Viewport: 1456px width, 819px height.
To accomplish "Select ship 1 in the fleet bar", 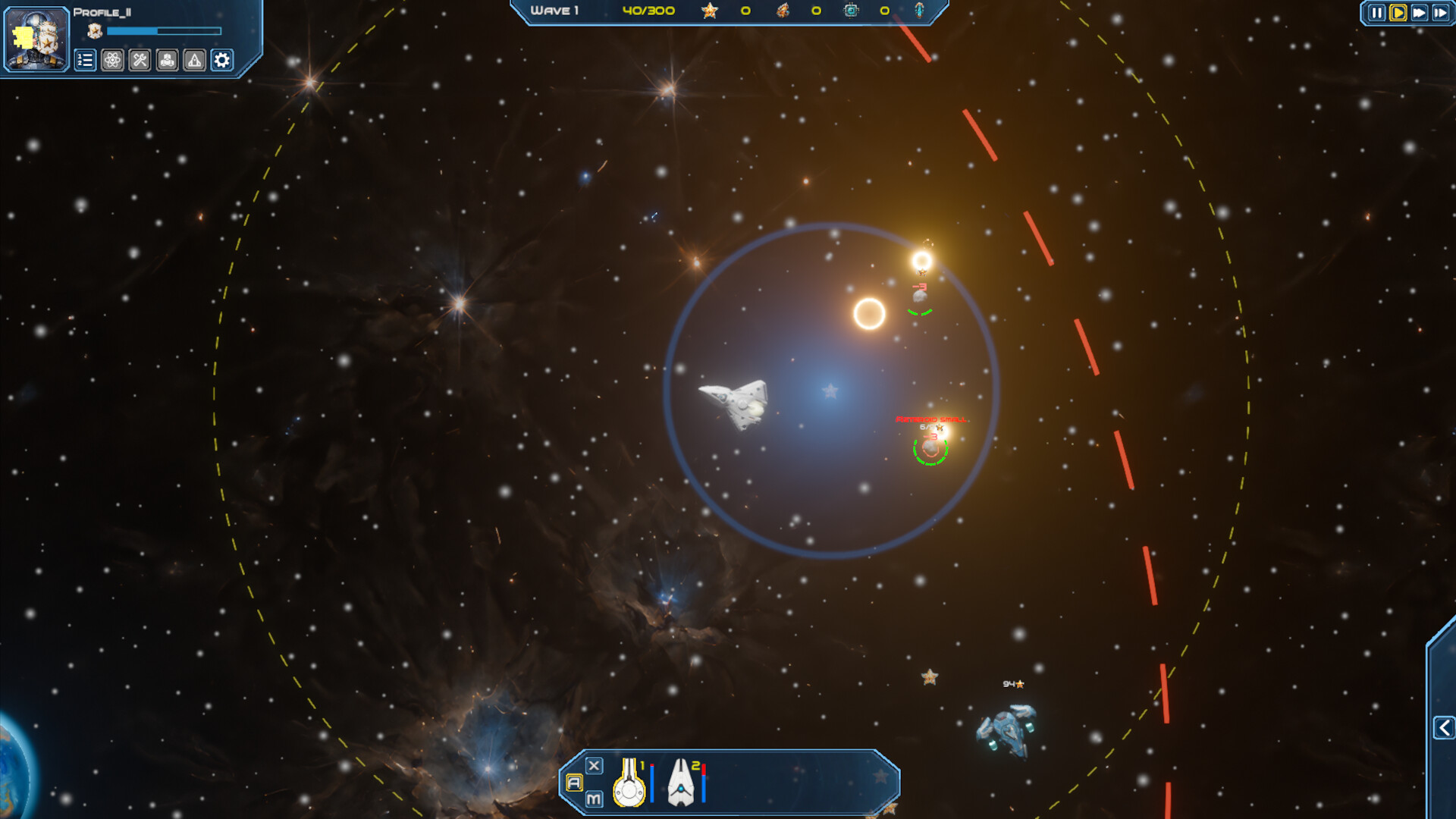I will (629, 783).
